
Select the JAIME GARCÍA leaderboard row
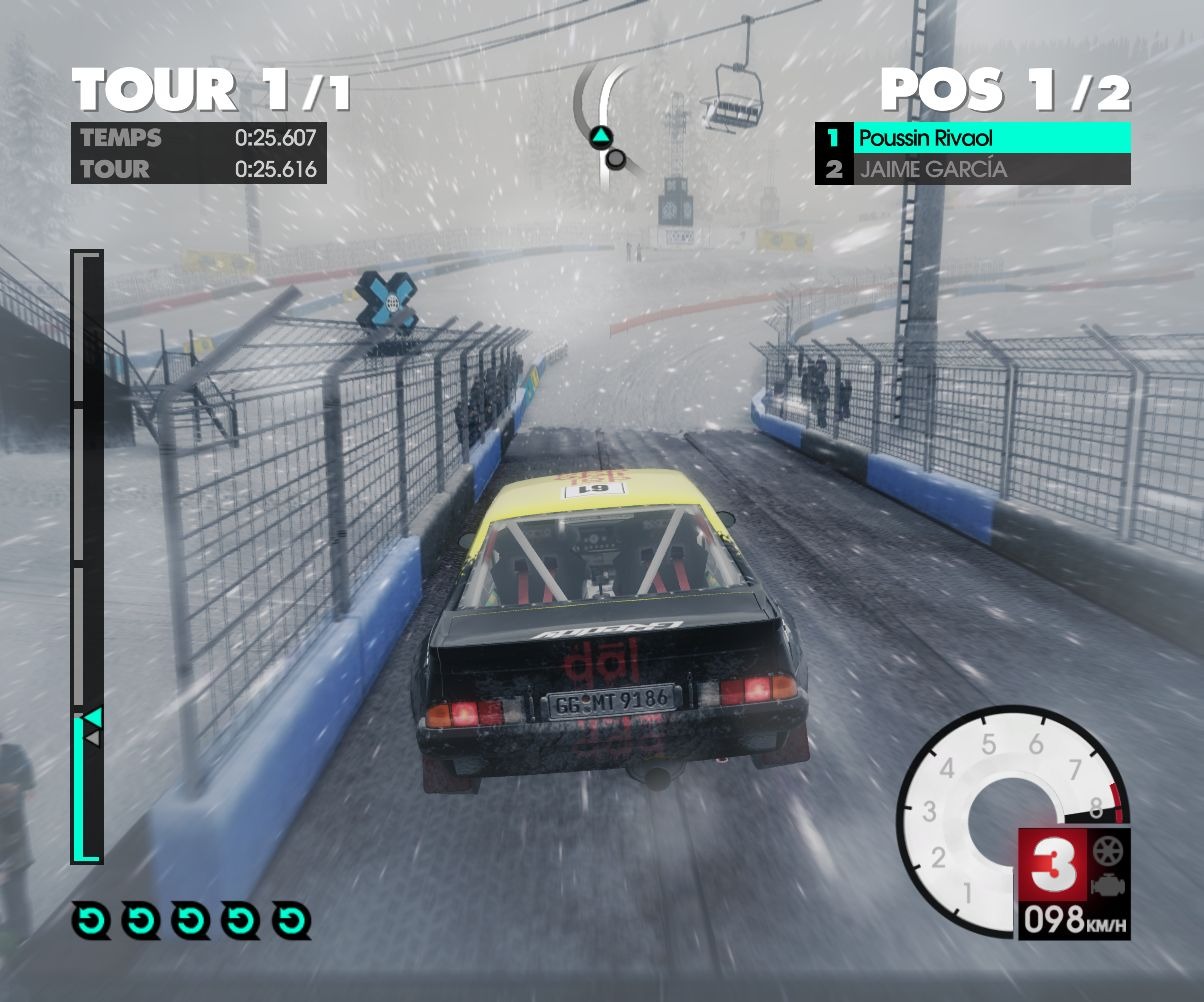coord(972,169)
